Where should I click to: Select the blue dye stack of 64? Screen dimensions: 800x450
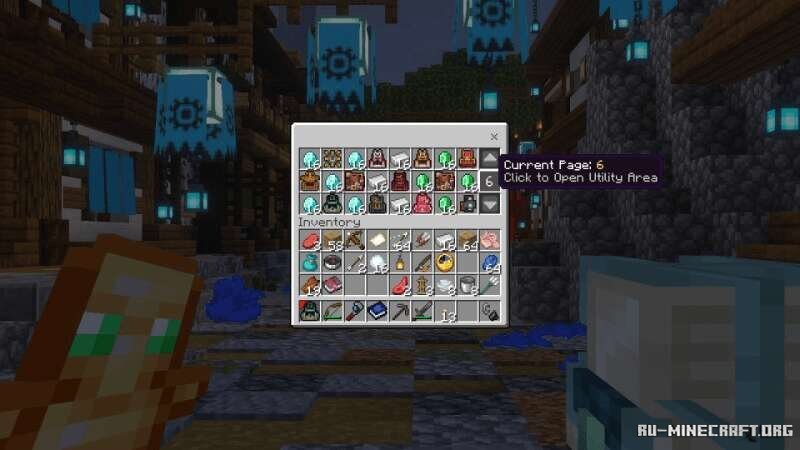(x=489, y=263)
